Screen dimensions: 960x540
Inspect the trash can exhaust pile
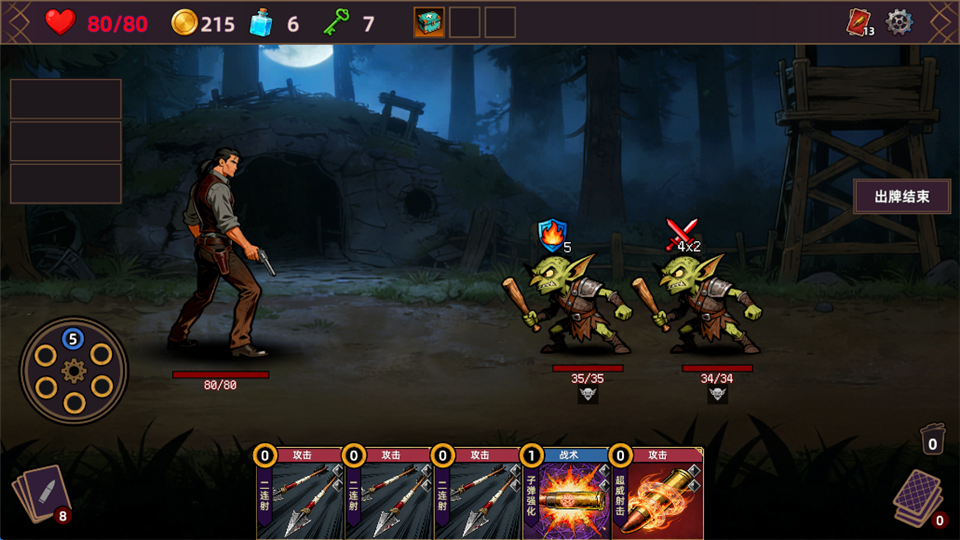click(x=932, y=440)
